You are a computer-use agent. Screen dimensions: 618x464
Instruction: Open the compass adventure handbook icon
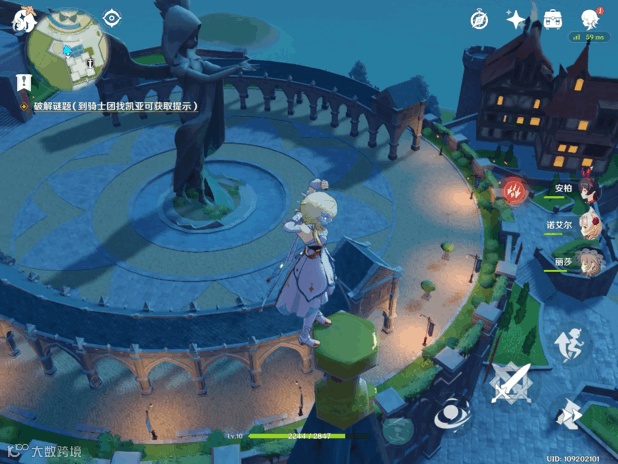[x=479, y=19]
